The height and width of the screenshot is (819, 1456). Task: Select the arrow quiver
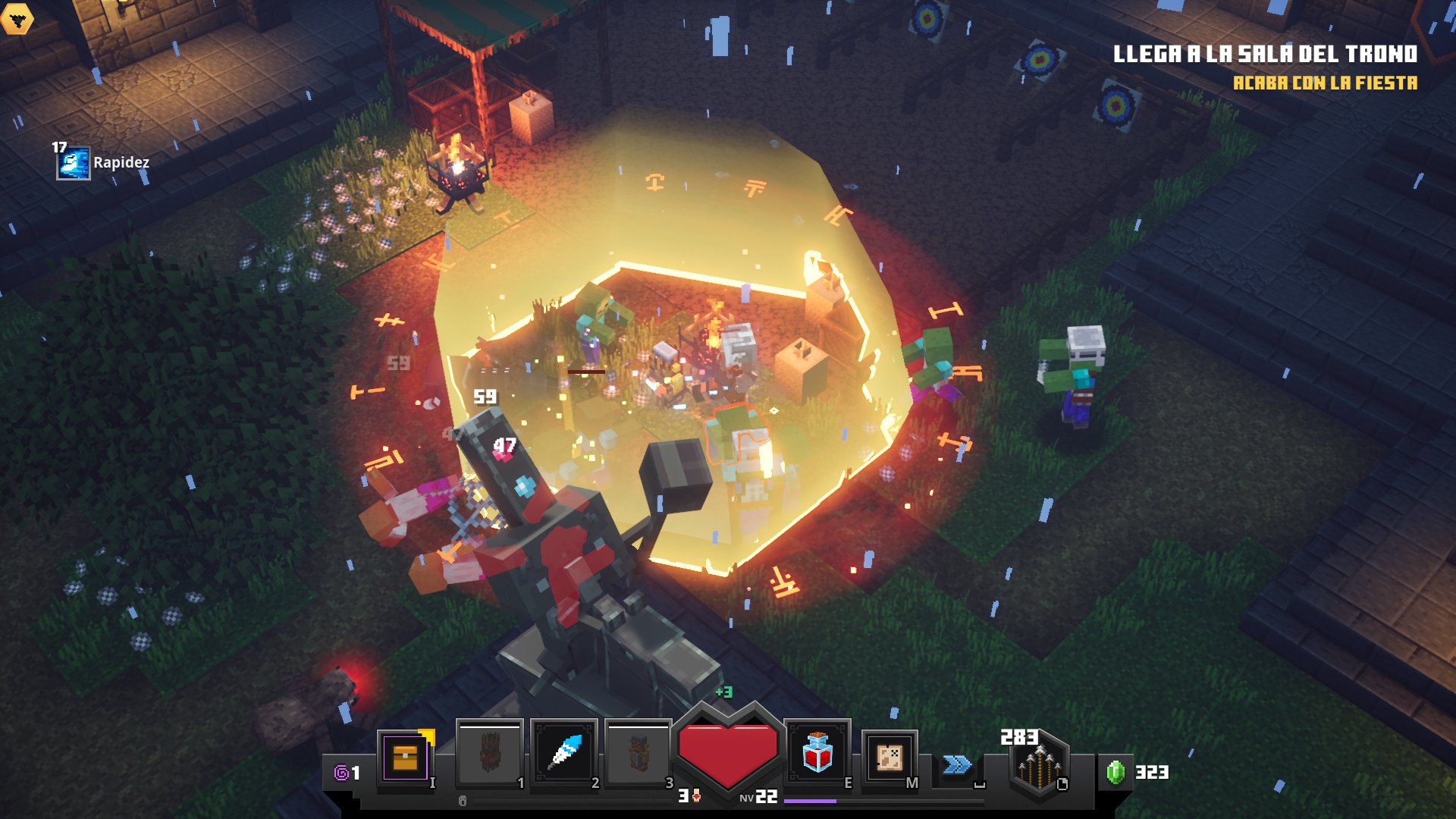(x=1039, y=767)
